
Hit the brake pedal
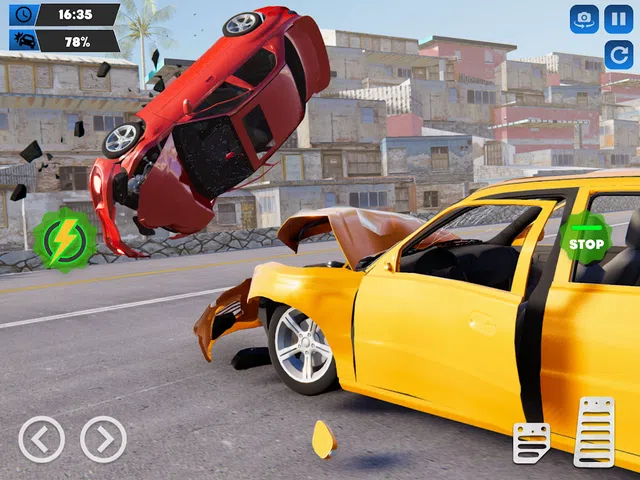coord(531,443)
